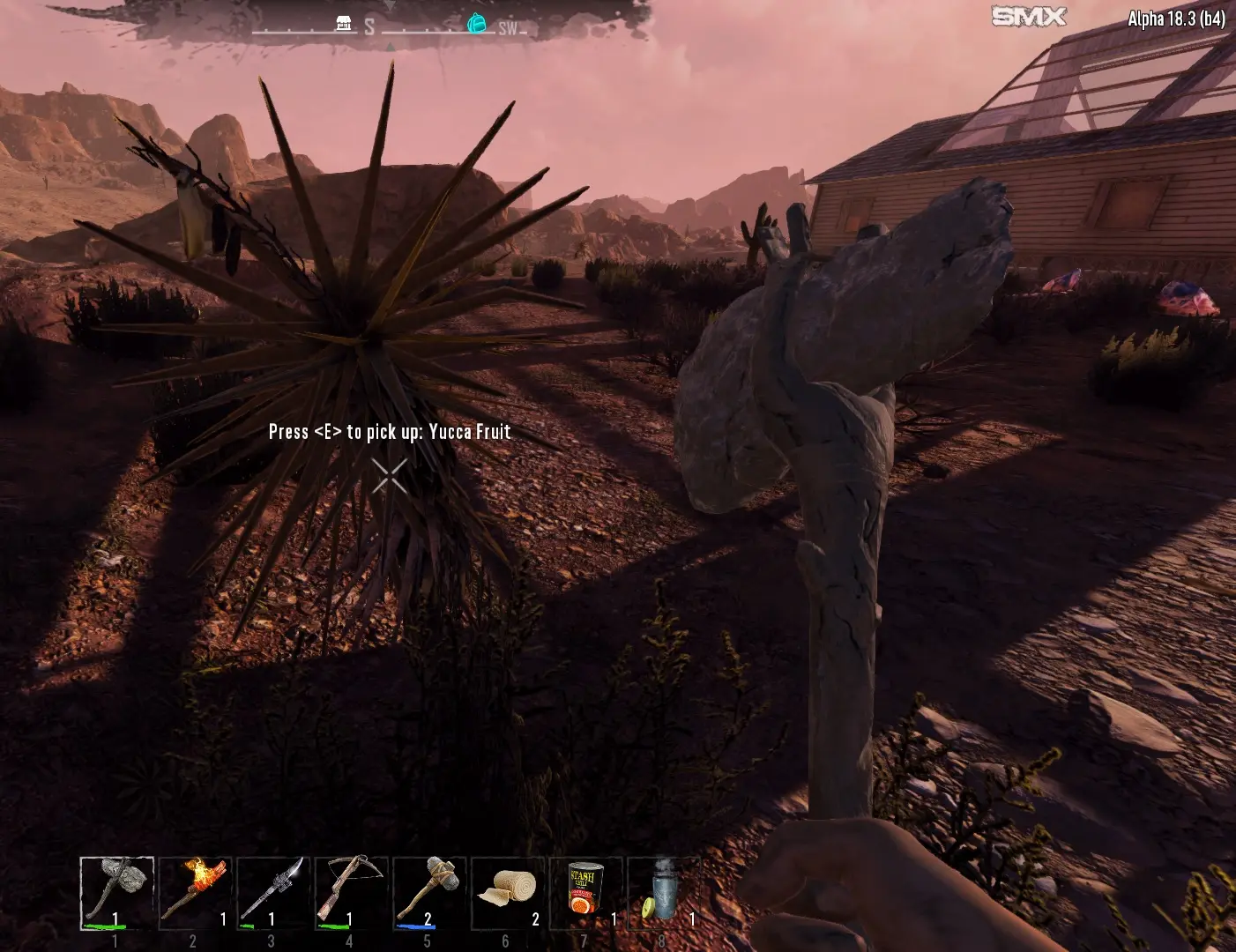Select the canned chili slot
1236x952 pixels.
click(x=585, y=893)
